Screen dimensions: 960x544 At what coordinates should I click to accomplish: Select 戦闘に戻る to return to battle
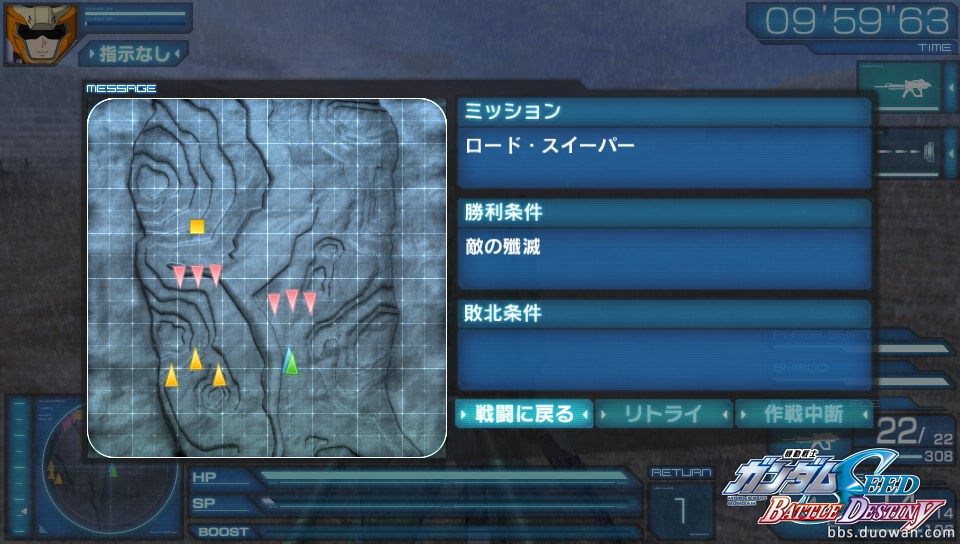pos(524,413)
